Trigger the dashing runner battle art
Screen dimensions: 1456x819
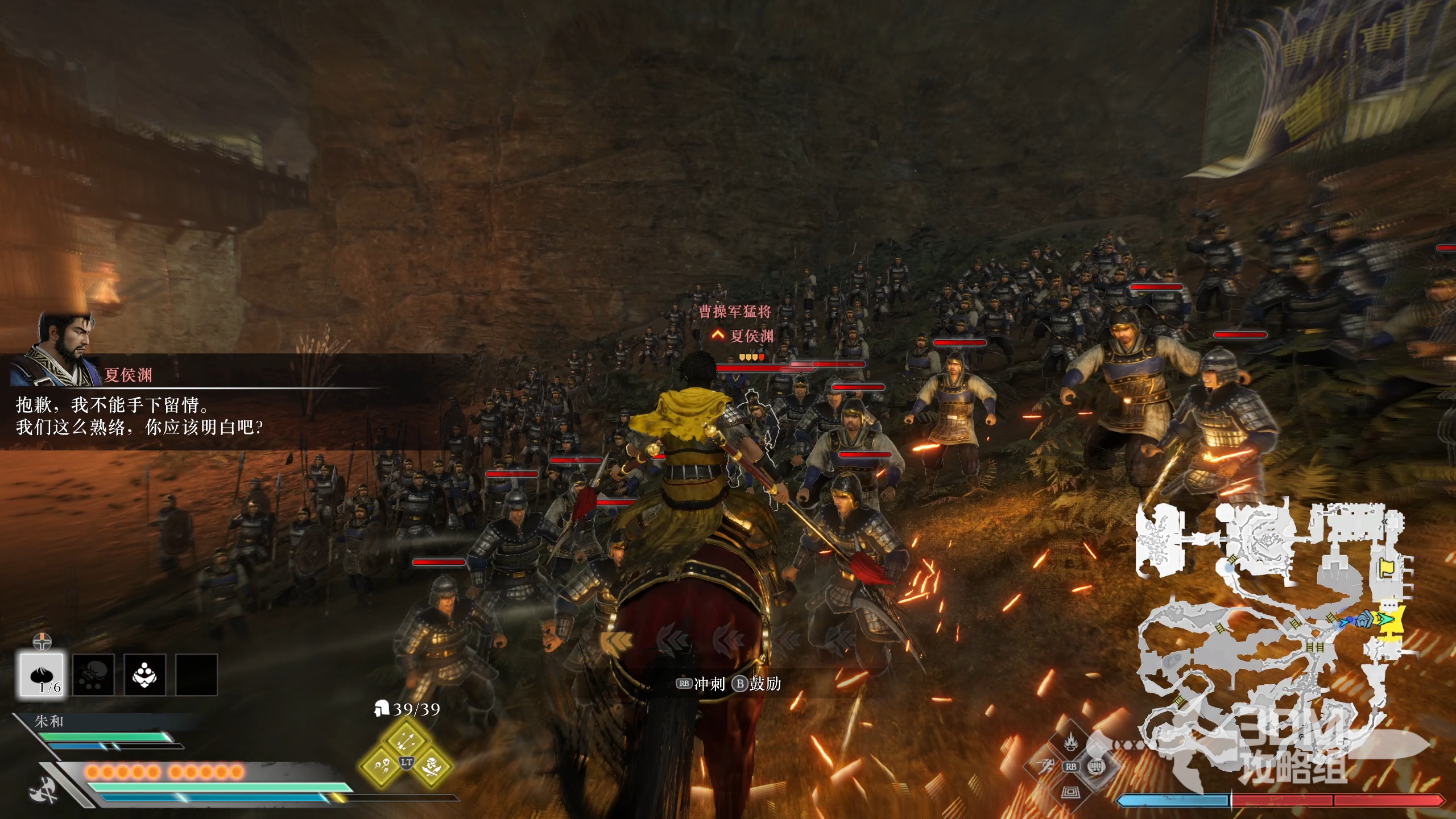1045,767
